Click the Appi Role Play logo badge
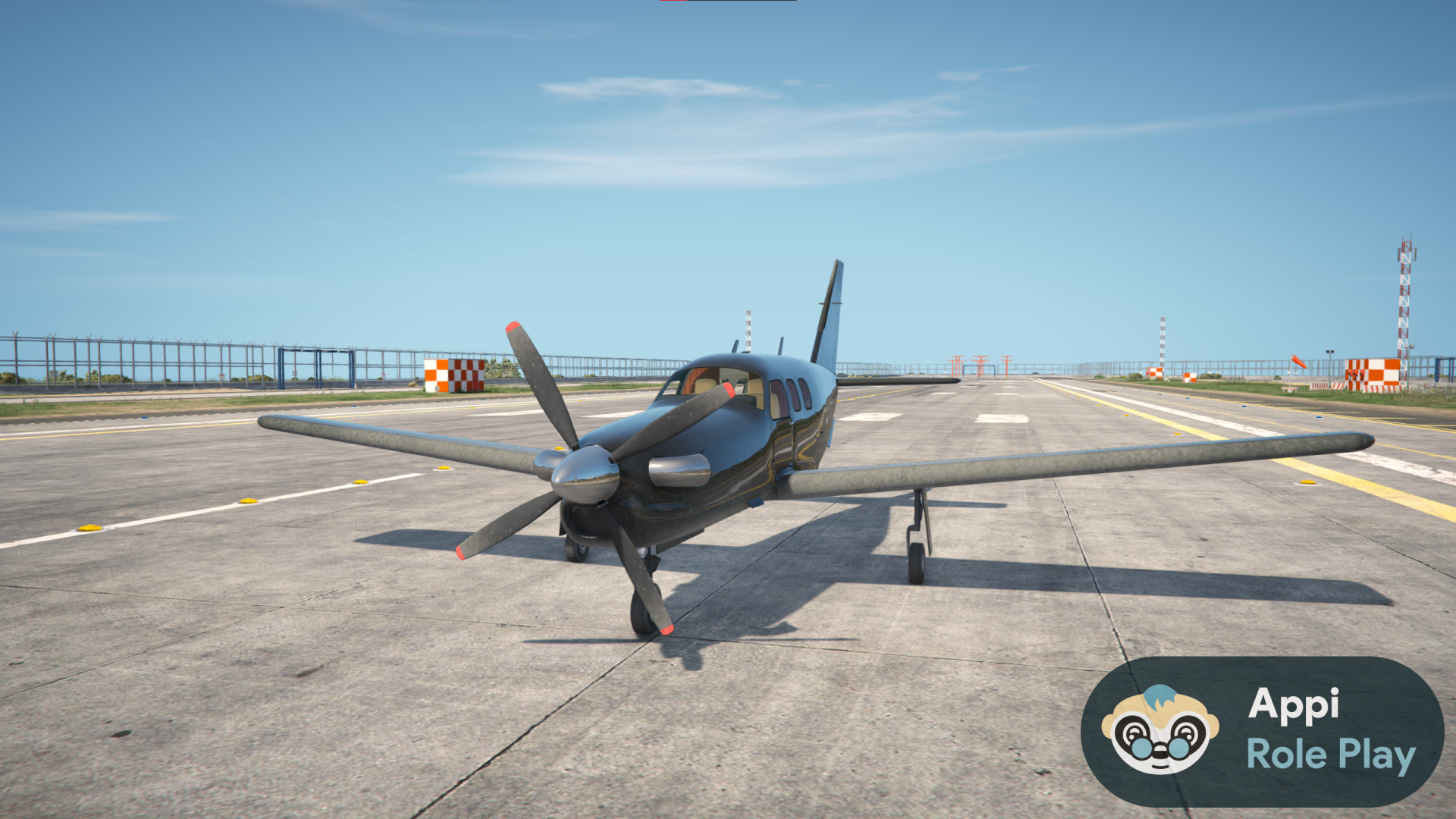 click(x=1262, y=731)
